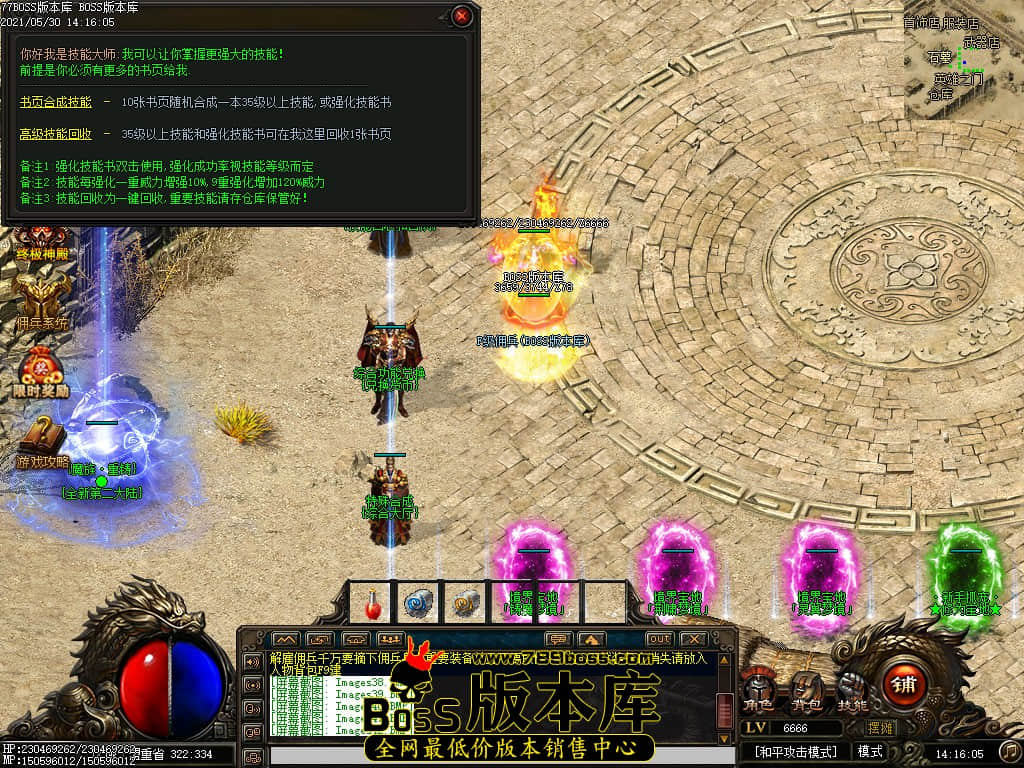Select the 高级技能回收 dialogue option
The width and height of the screenshot is (1024, 768).
pyautogui.click(x=56, y=134)
